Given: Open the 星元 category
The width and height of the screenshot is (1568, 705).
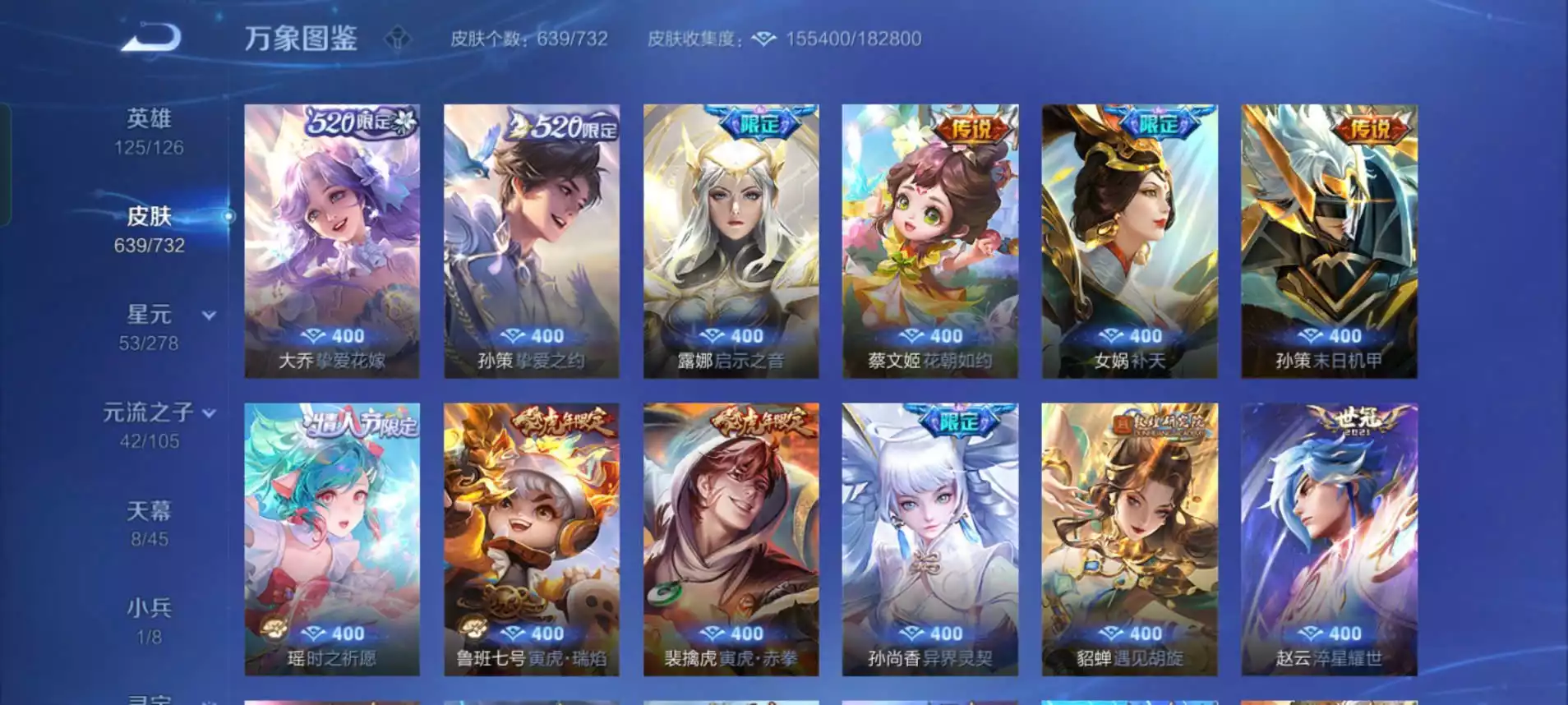Looking at the screenshot, I should pos(149,327).
